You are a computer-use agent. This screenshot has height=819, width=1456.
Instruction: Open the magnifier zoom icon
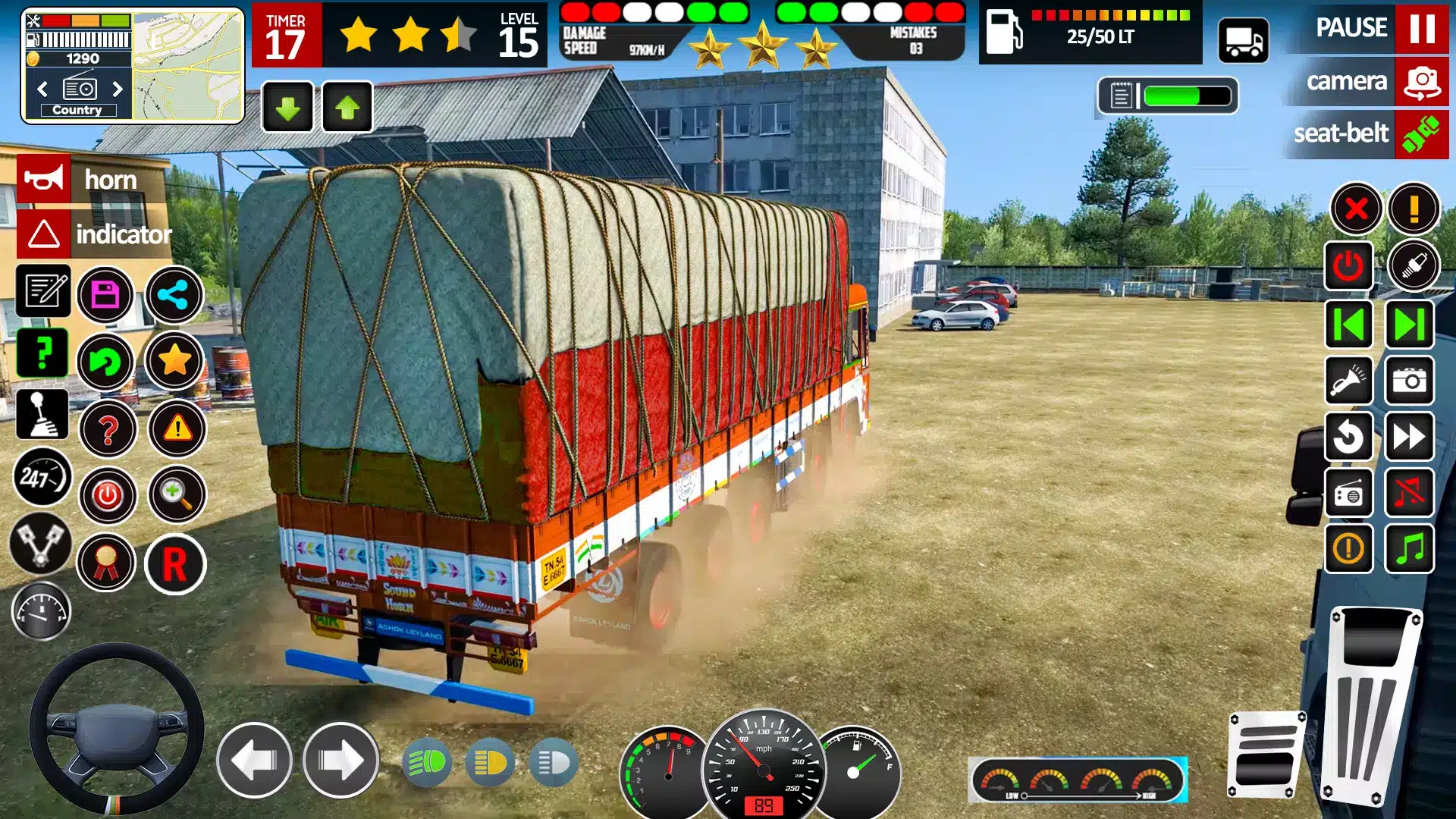tap(176, 495)
